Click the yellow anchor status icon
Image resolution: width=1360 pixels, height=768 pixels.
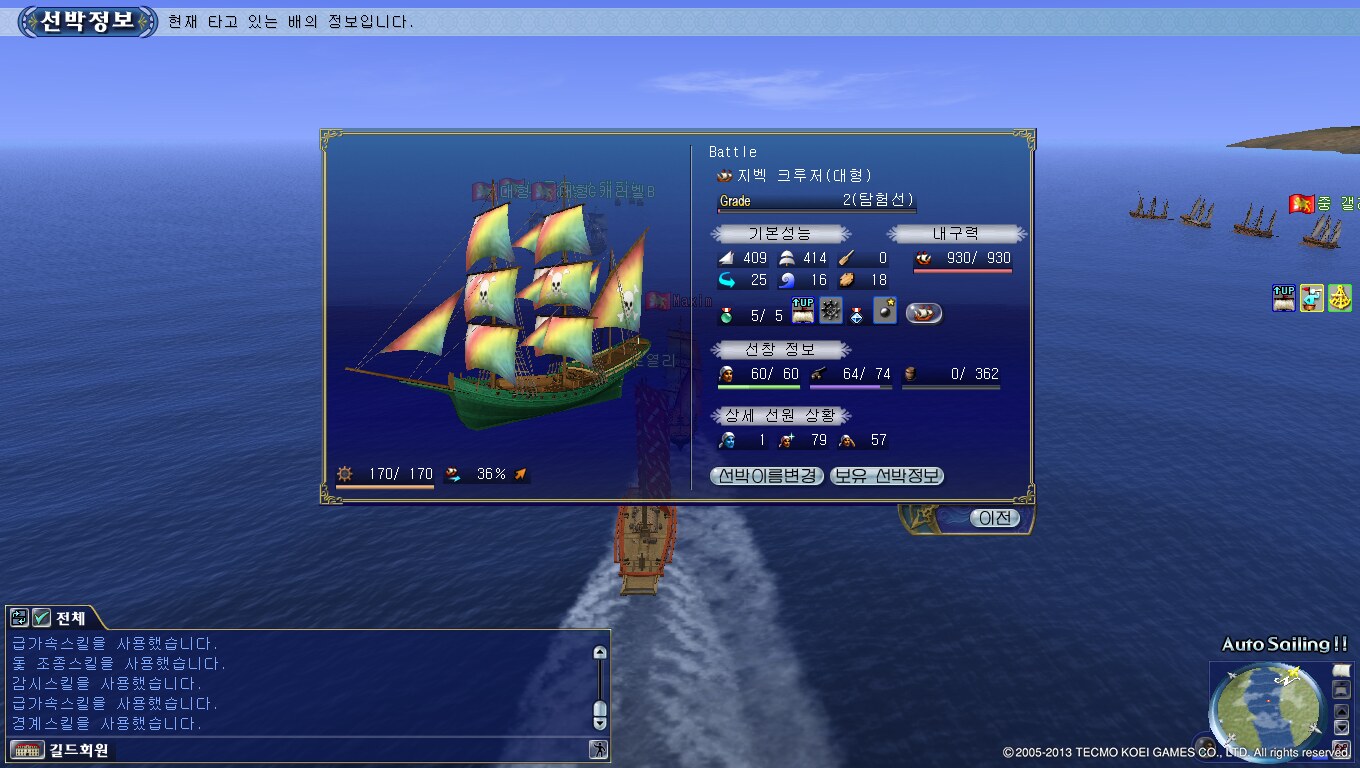pos(1340,298)
